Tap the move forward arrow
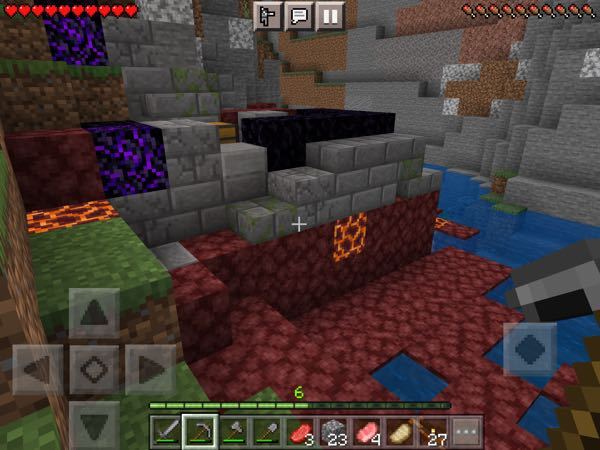Image resolution: width=600 pixels, height=450 pixels. (x=94, y=315)
